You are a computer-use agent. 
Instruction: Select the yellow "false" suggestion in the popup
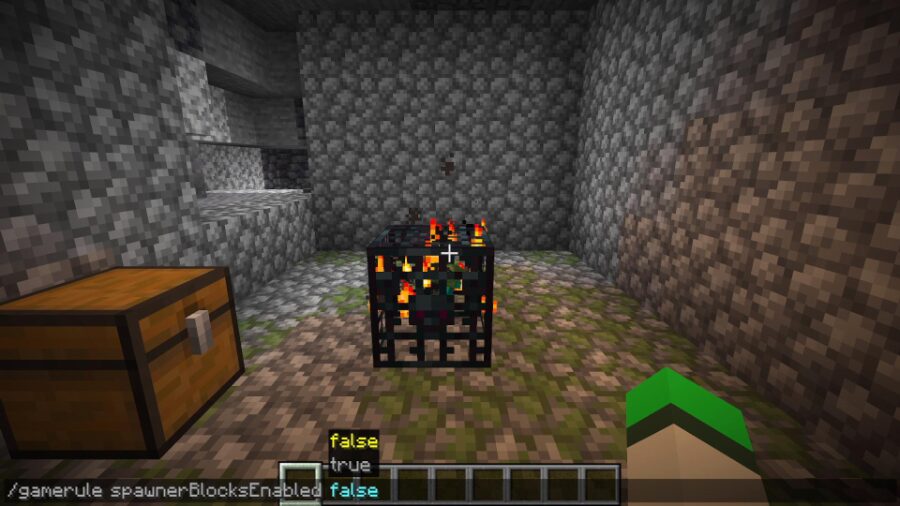point(353,441)
